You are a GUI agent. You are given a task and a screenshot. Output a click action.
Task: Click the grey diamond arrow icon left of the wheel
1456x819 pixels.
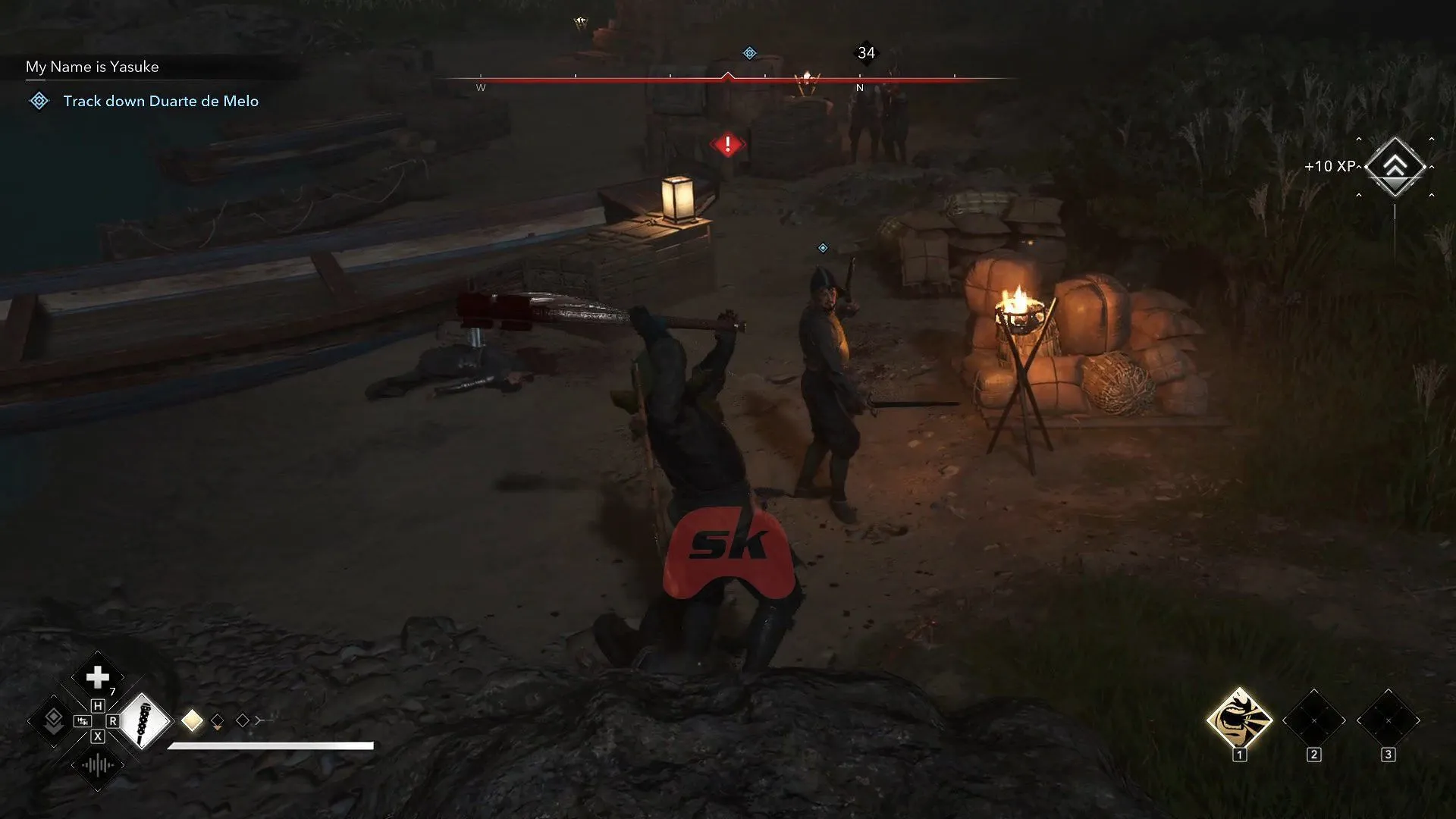coord(53,722)
